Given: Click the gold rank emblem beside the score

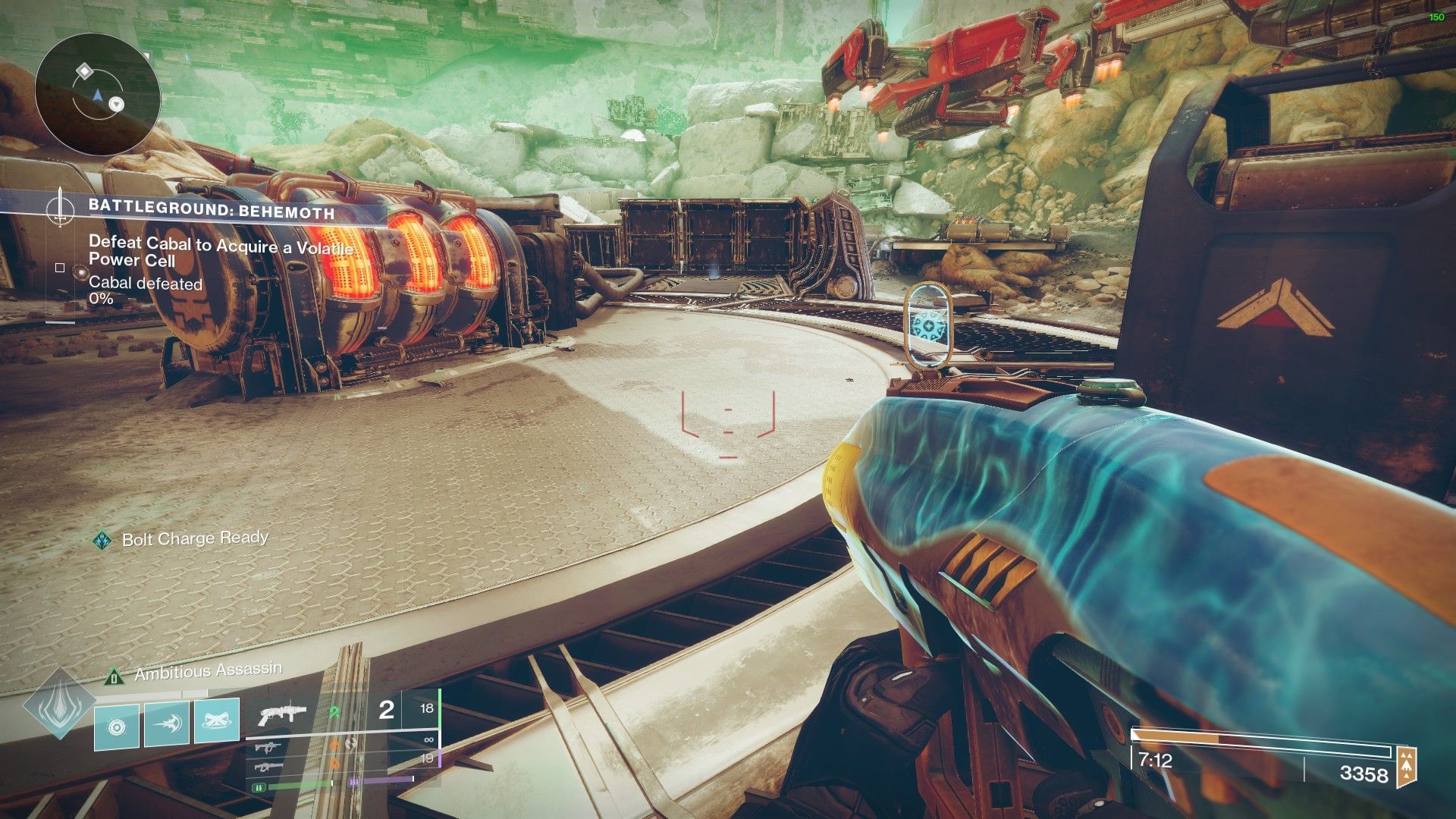Looking at the screenshot, I should coord(1406,767).
